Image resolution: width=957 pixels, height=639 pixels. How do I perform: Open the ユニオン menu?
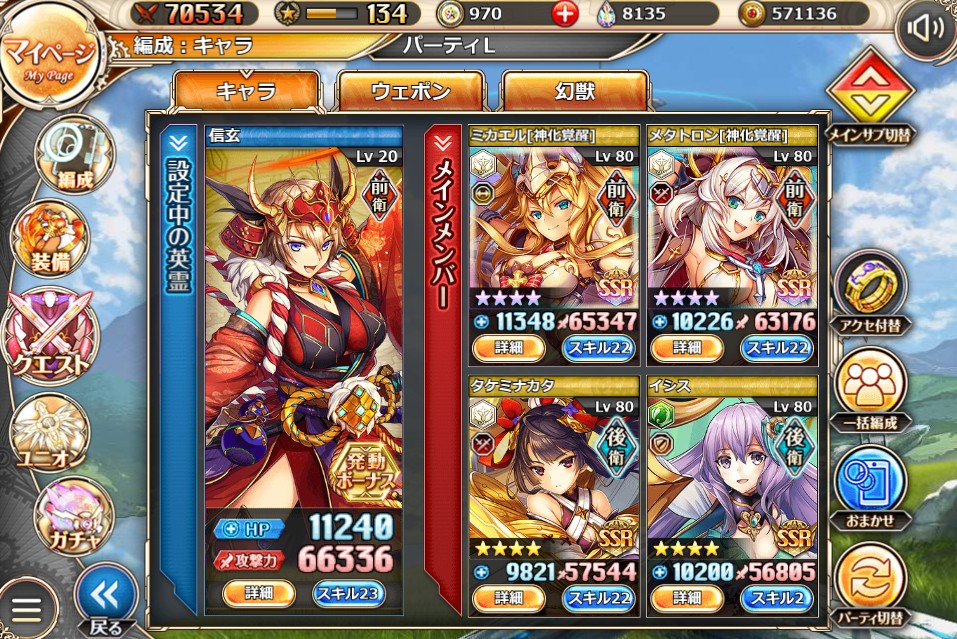49,432
